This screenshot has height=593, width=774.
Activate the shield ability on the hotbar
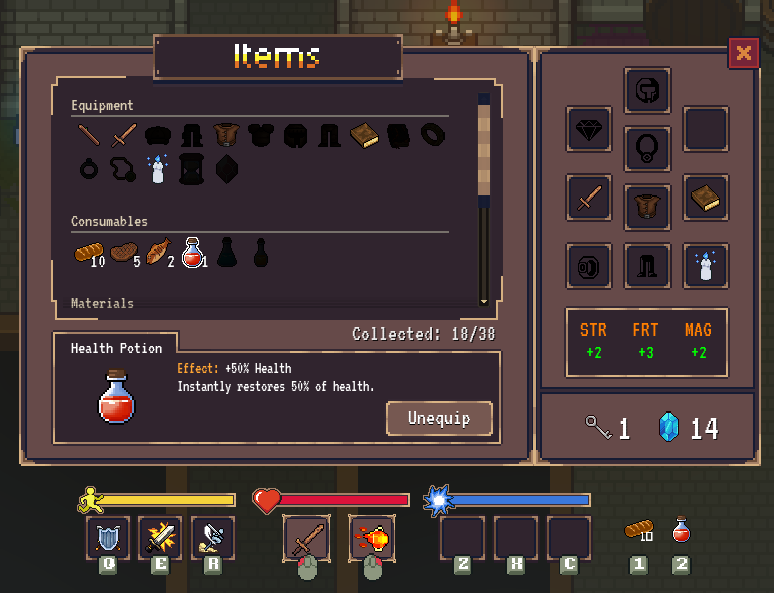(107, 538)
